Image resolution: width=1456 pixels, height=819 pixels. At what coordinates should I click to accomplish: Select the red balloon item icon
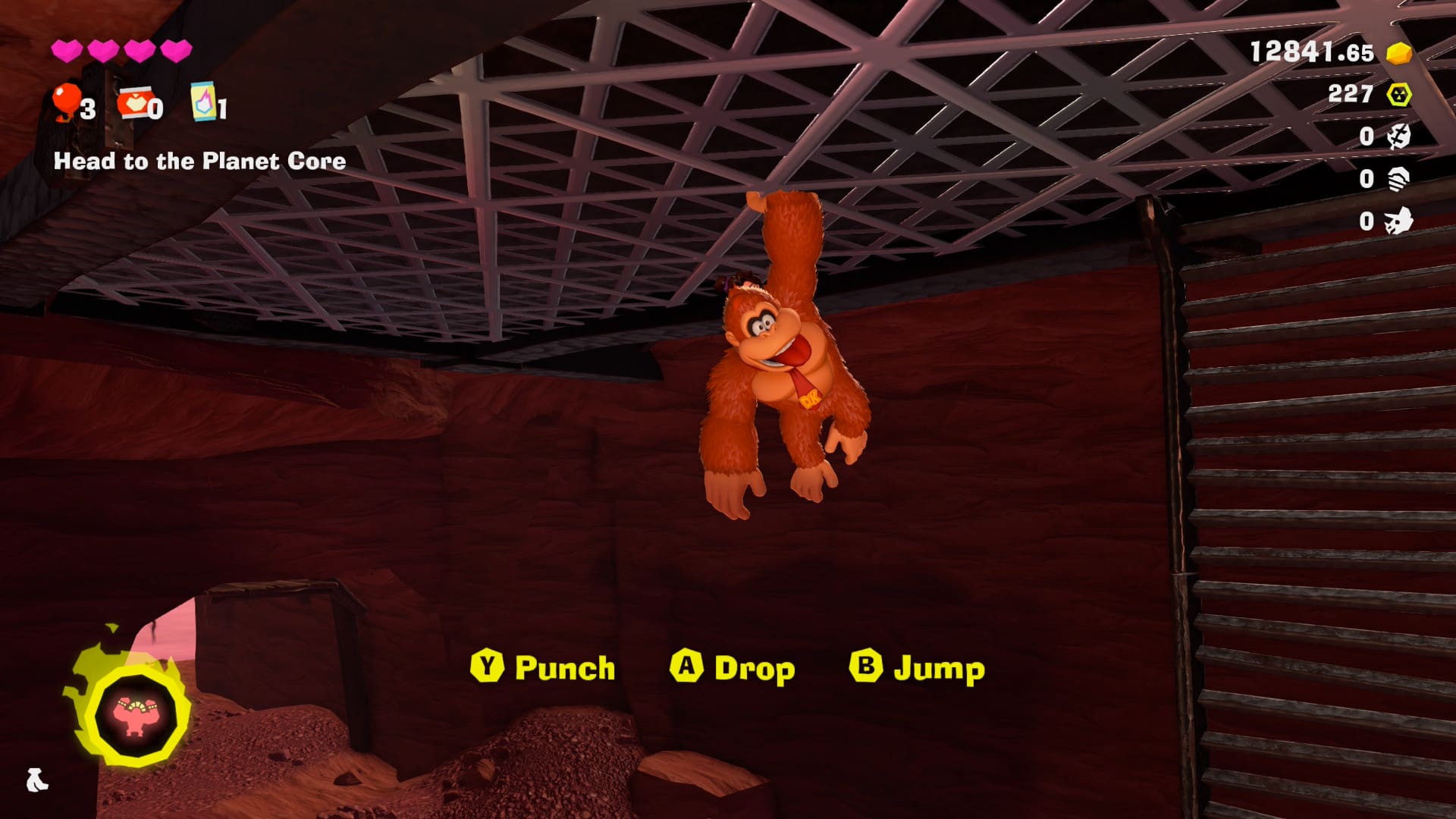coord(67,102)
